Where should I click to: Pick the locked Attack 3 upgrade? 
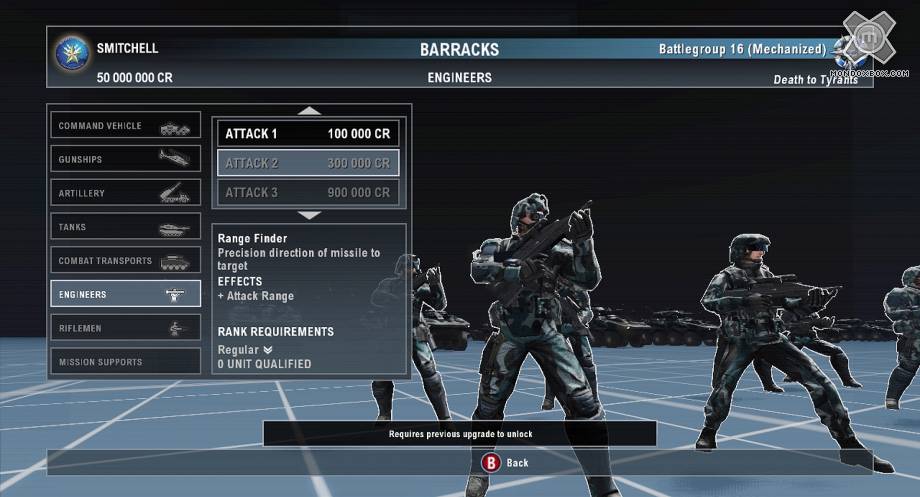(x=308, y=193)
